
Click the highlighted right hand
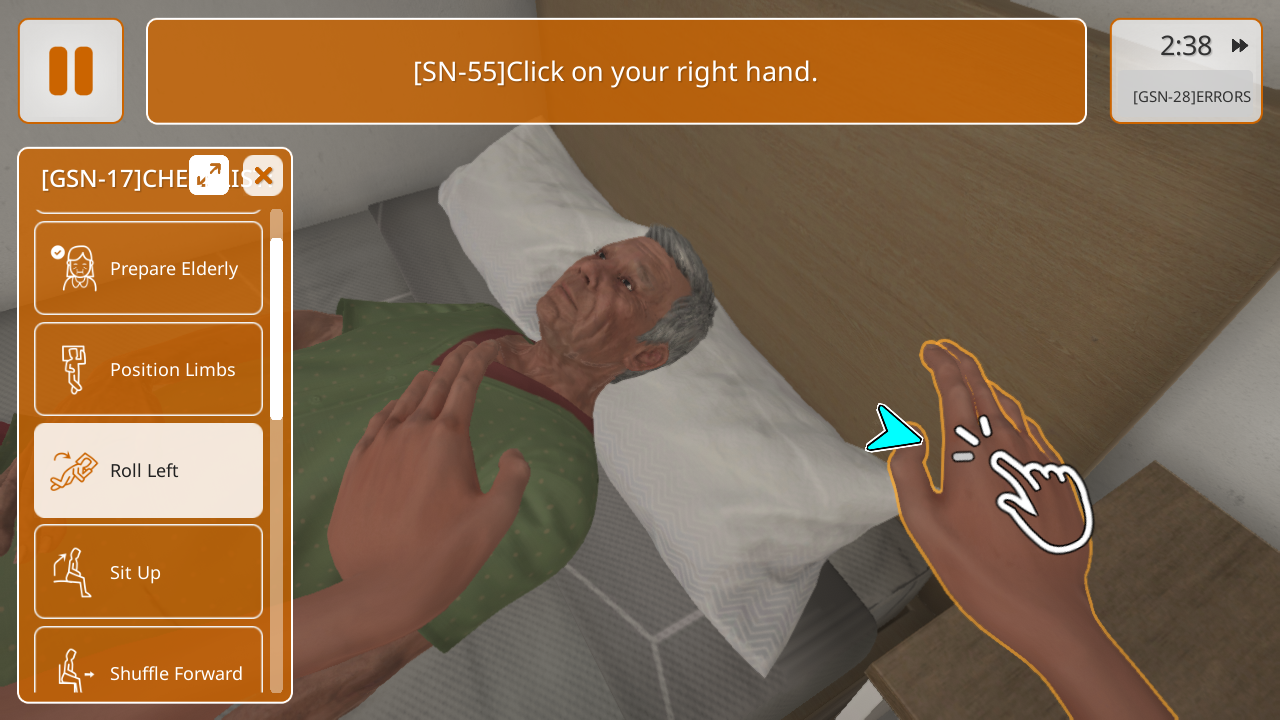pyautogui.click(x=1000, y=500)
